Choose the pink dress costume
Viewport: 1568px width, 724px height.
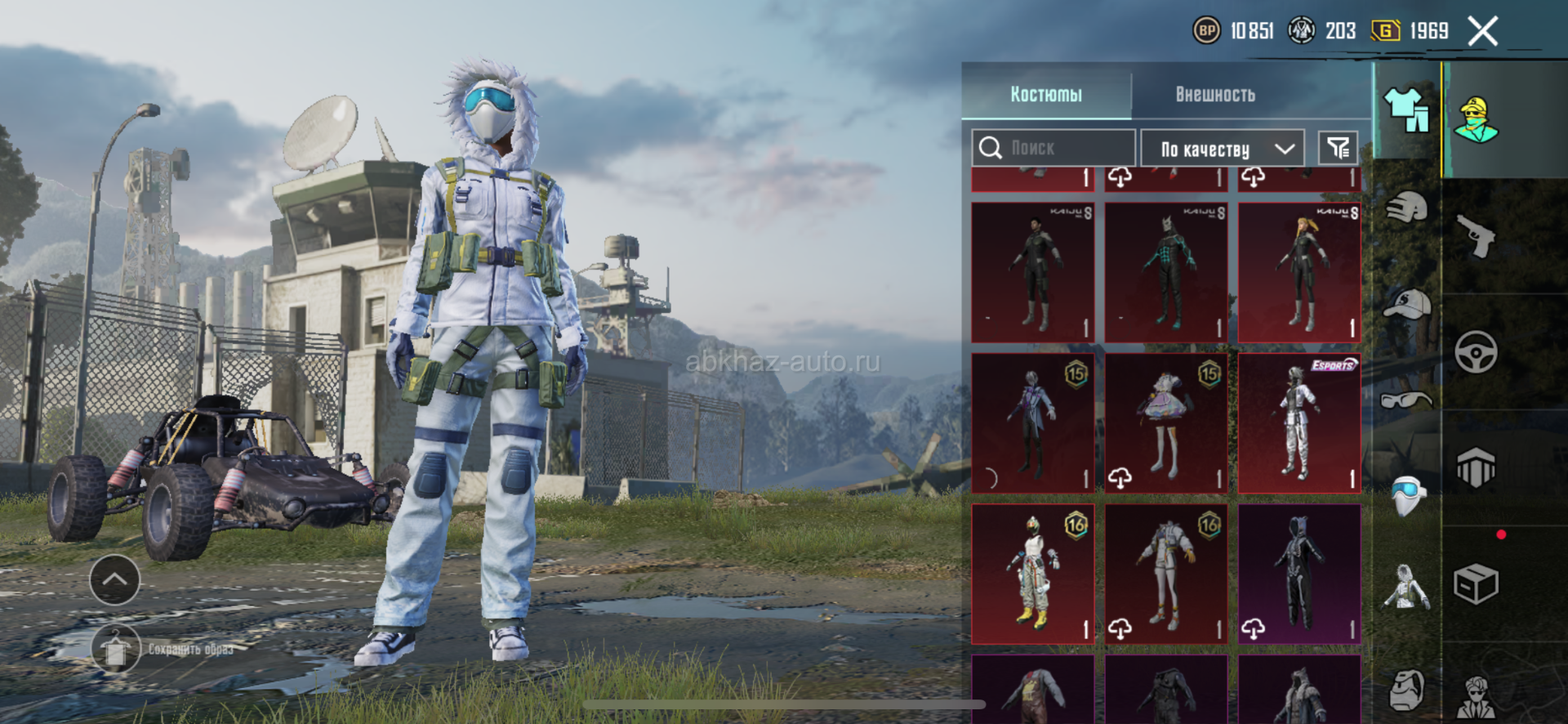[1165, 423]
